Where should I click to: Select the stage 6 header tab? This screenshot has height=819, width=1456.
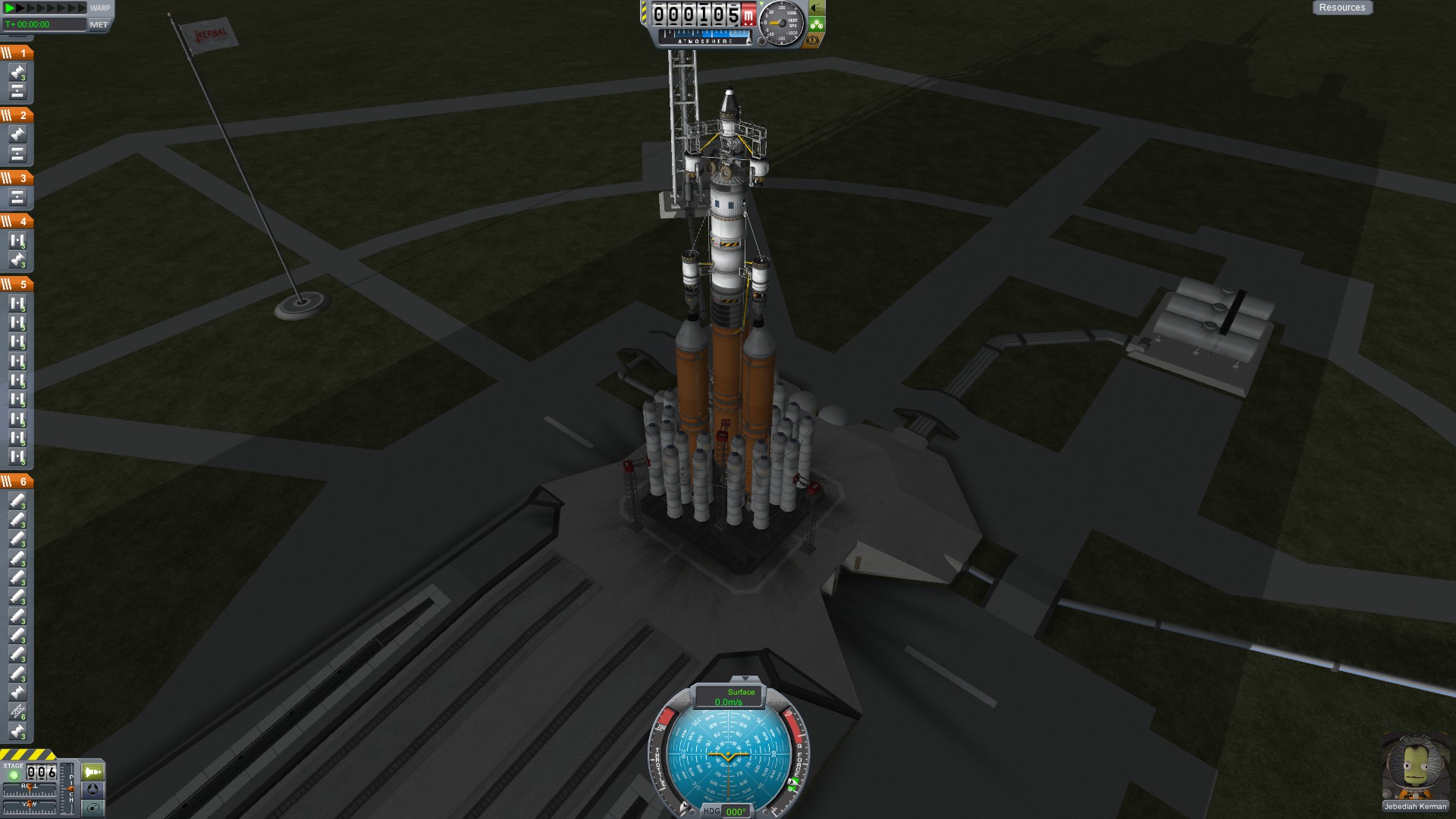(x=16, y=481)
